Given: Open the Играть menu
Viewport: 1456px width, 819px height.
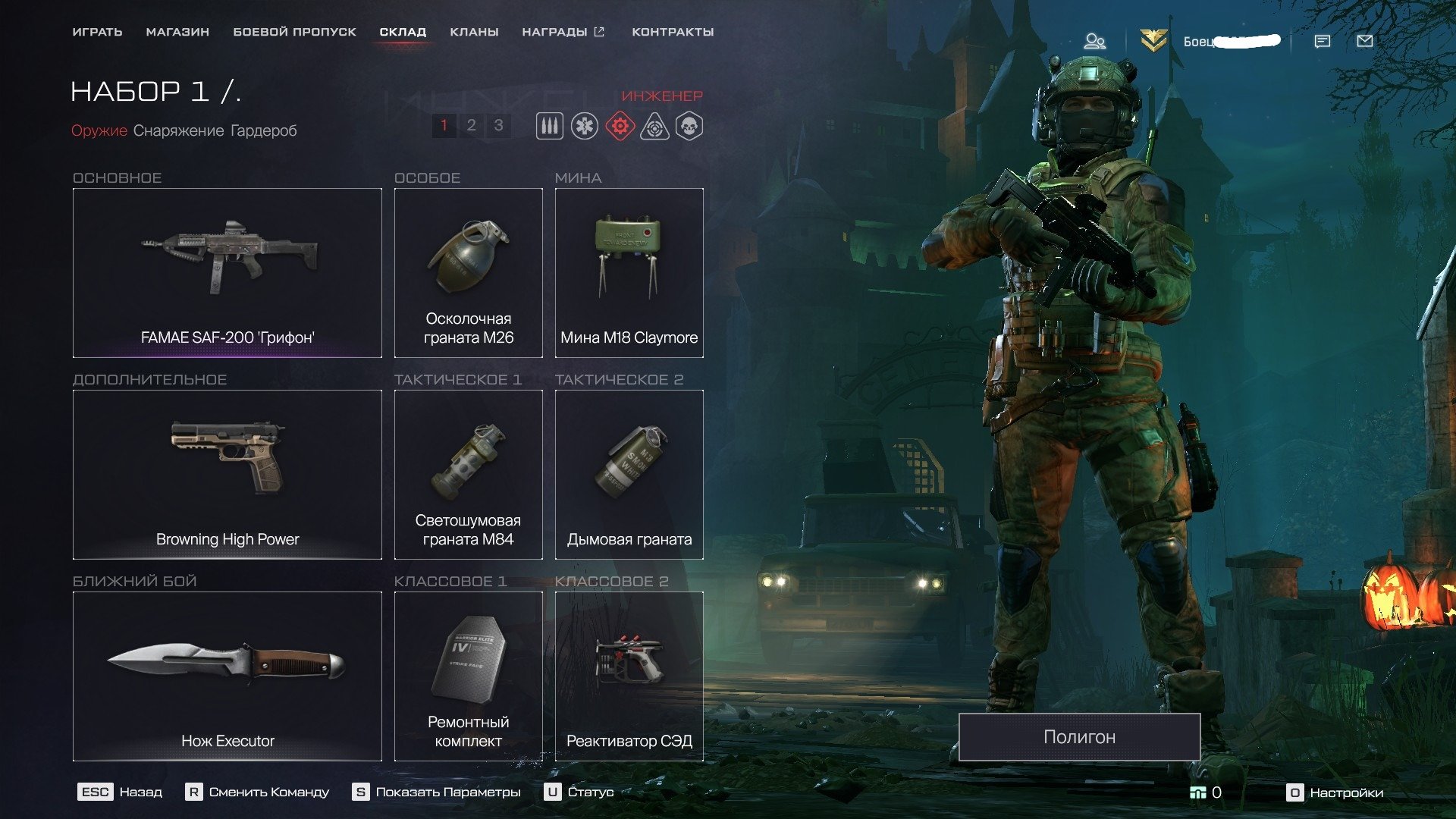Looking at the screenshot, I should 97,32.
